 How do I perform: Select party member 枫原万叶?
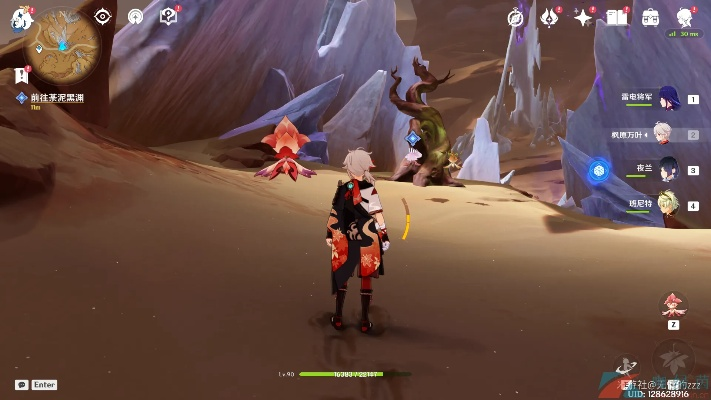coord(665,134)
